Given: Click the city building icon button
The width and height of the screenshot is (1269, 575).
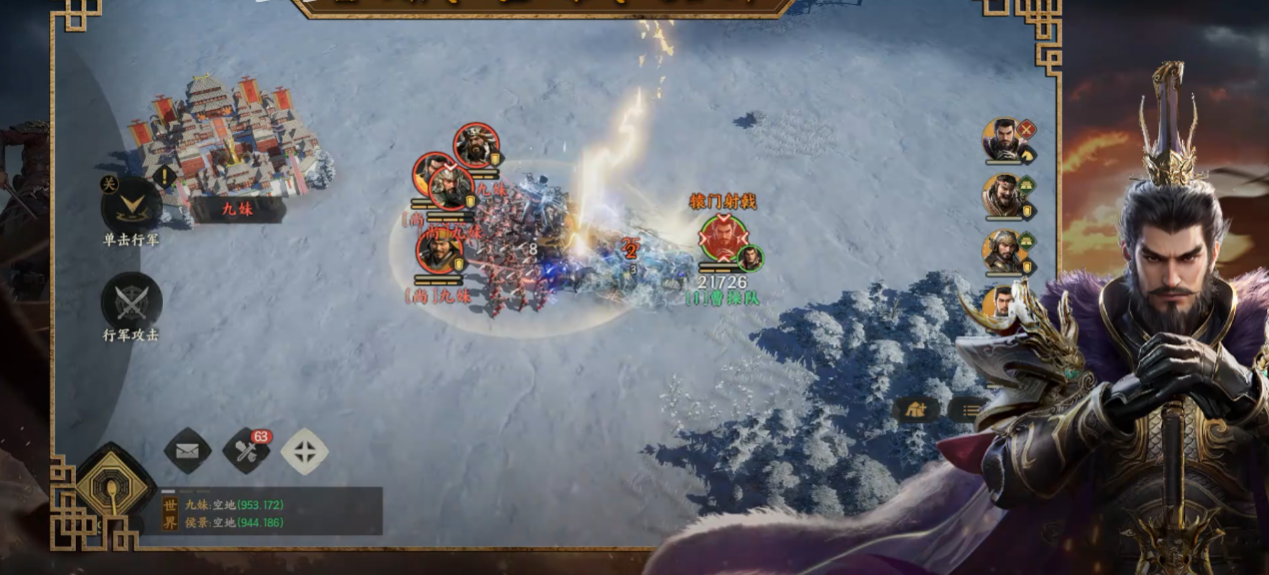Looking at the screenshot, I should pos(915,408).
